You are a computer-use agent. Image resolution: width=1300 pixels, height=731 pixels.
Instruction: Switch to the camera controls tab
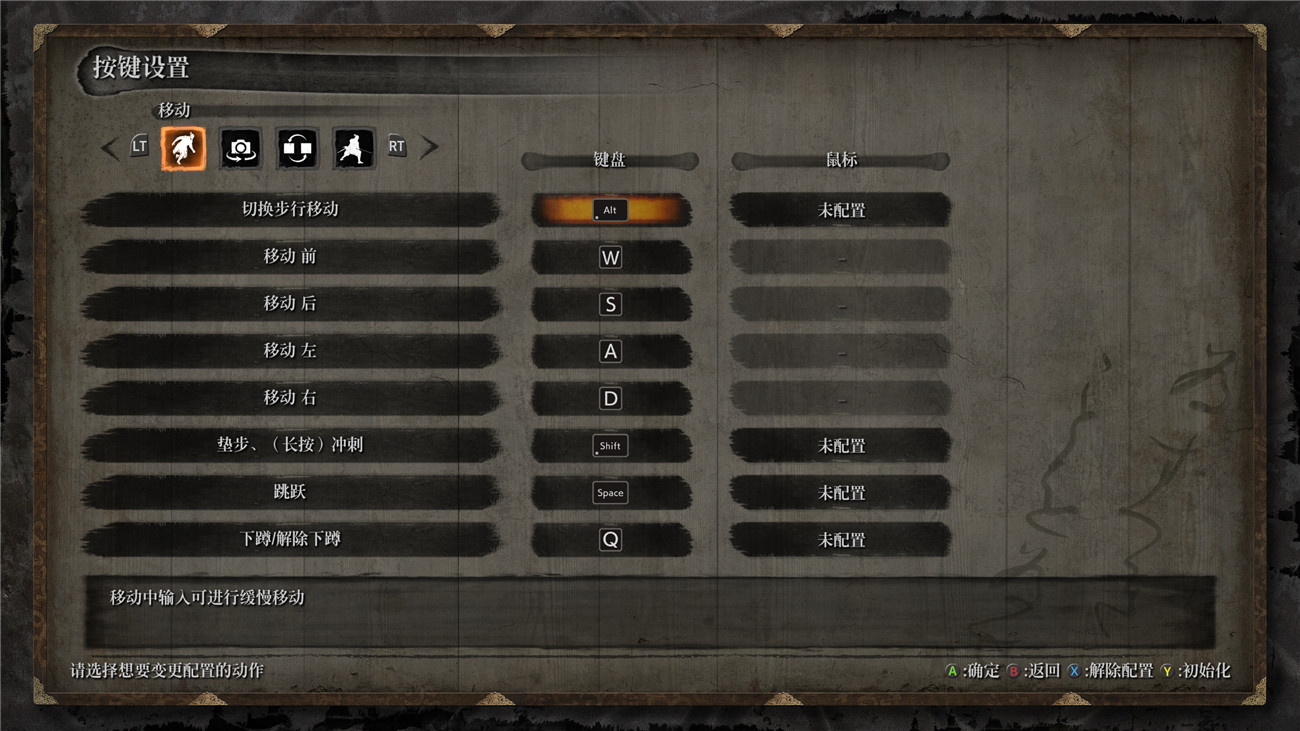(240, 148)
